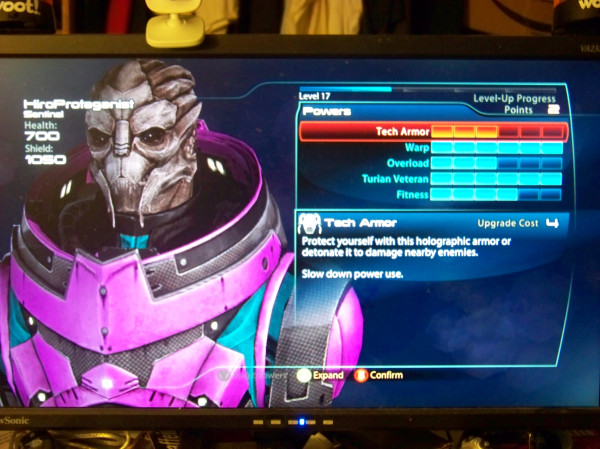
Task: Open the Turian Veteran power
Action: click(433, 179)
